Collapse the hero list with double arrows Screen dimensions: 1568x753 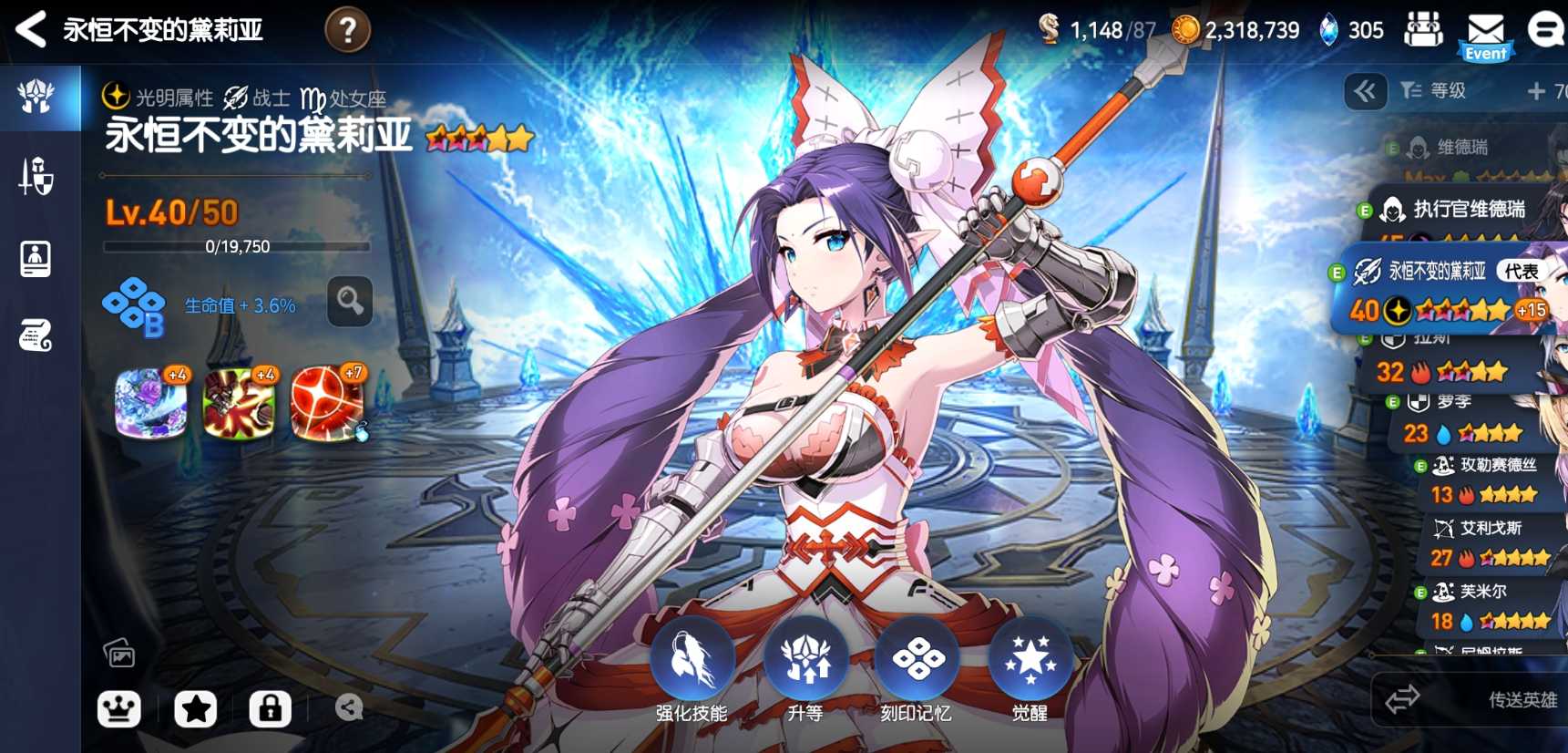pyautogui.click(x=1365, y=90)
